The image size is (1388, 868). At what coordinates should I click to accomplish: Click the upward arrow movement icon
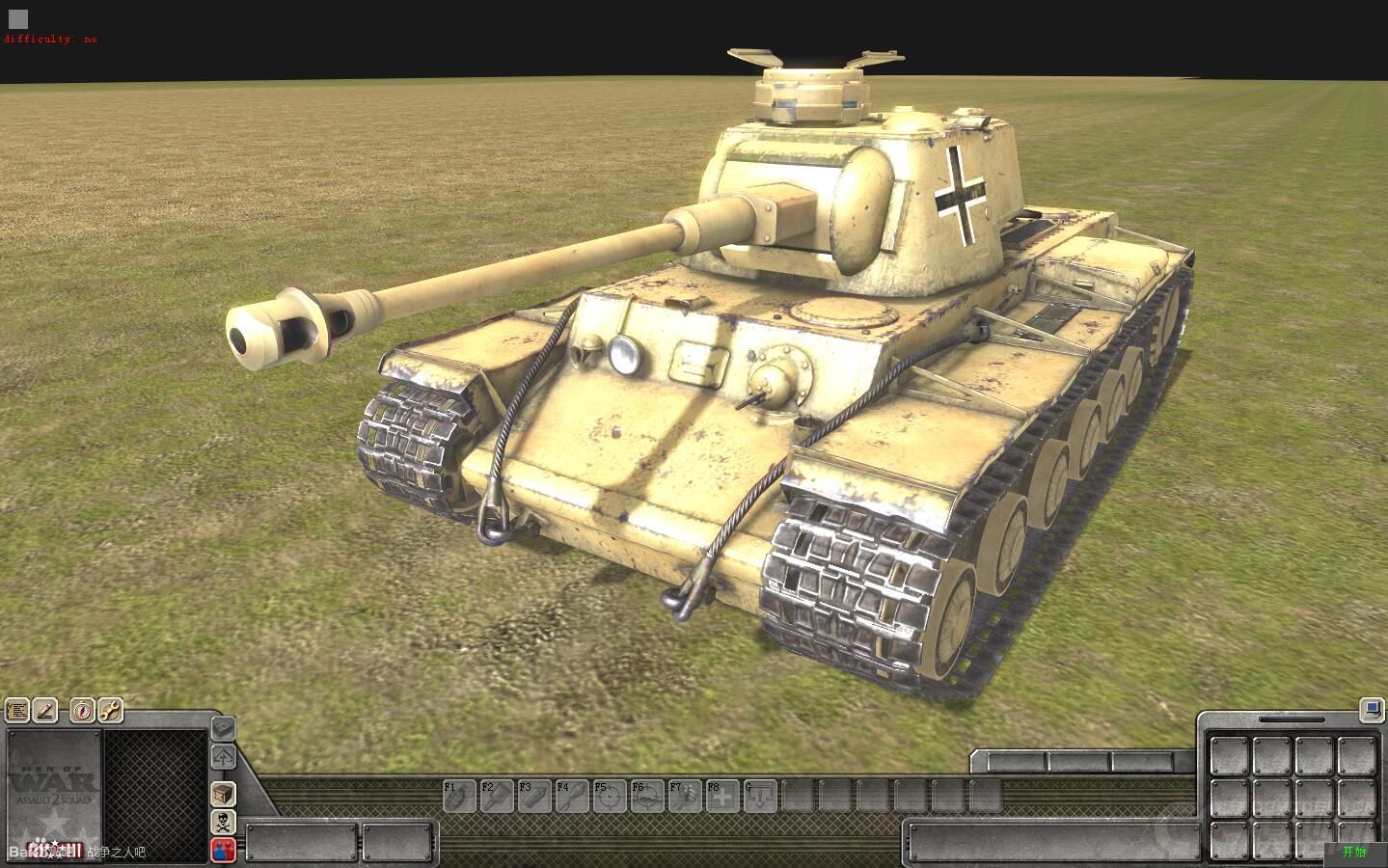click(223, 758)
